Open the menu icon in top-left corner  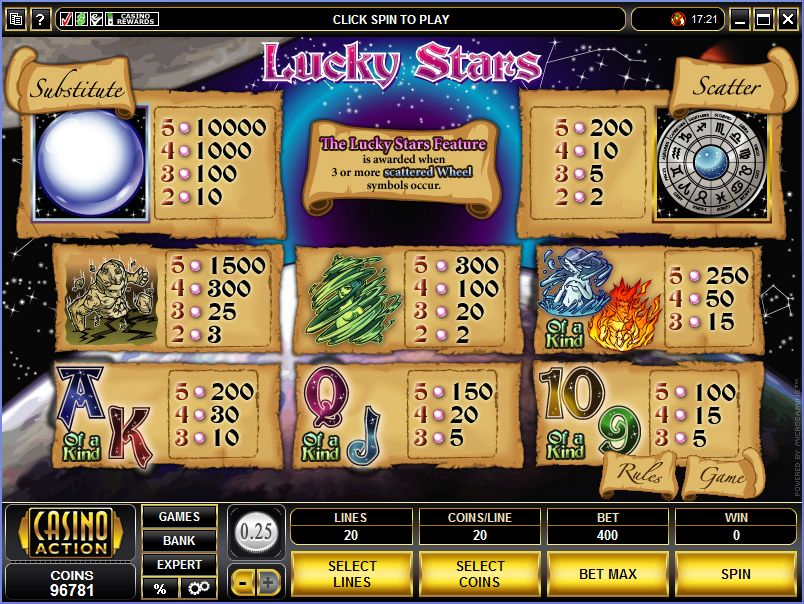[x=16, y=19]
